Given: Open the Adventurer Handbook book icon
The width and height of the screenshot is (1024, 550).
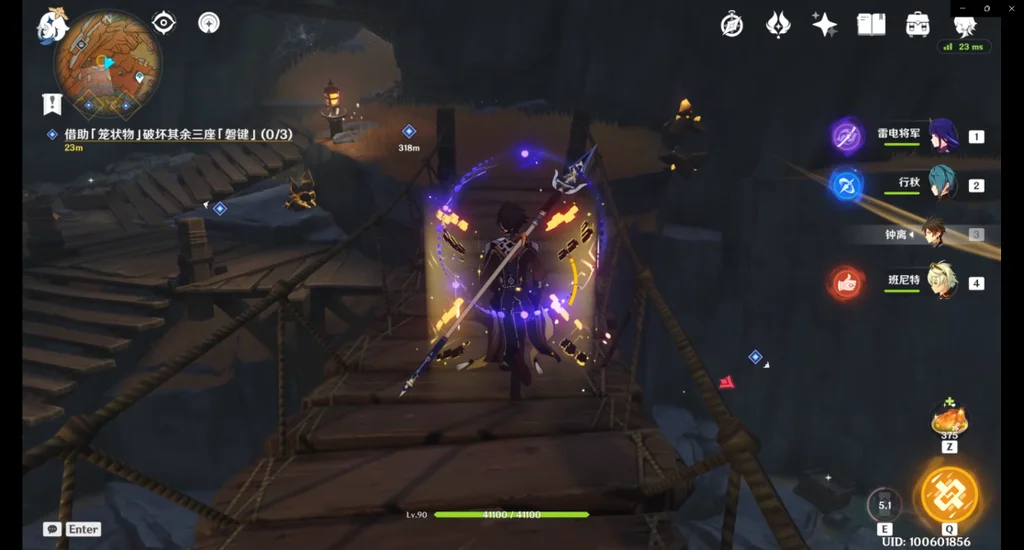Looking at the screenshot, I should (871, 26).
